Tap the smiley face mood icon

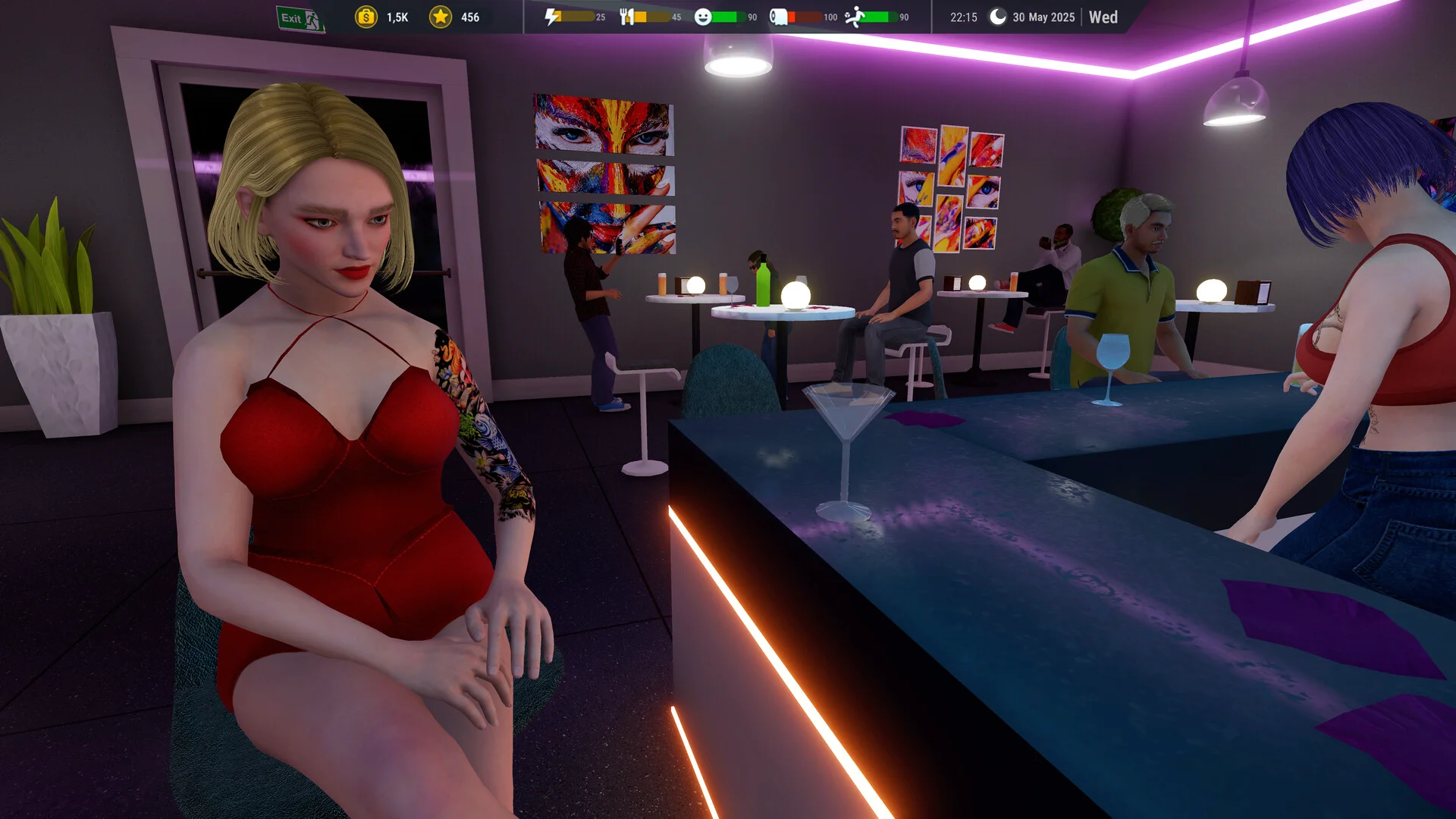point(703,17)
